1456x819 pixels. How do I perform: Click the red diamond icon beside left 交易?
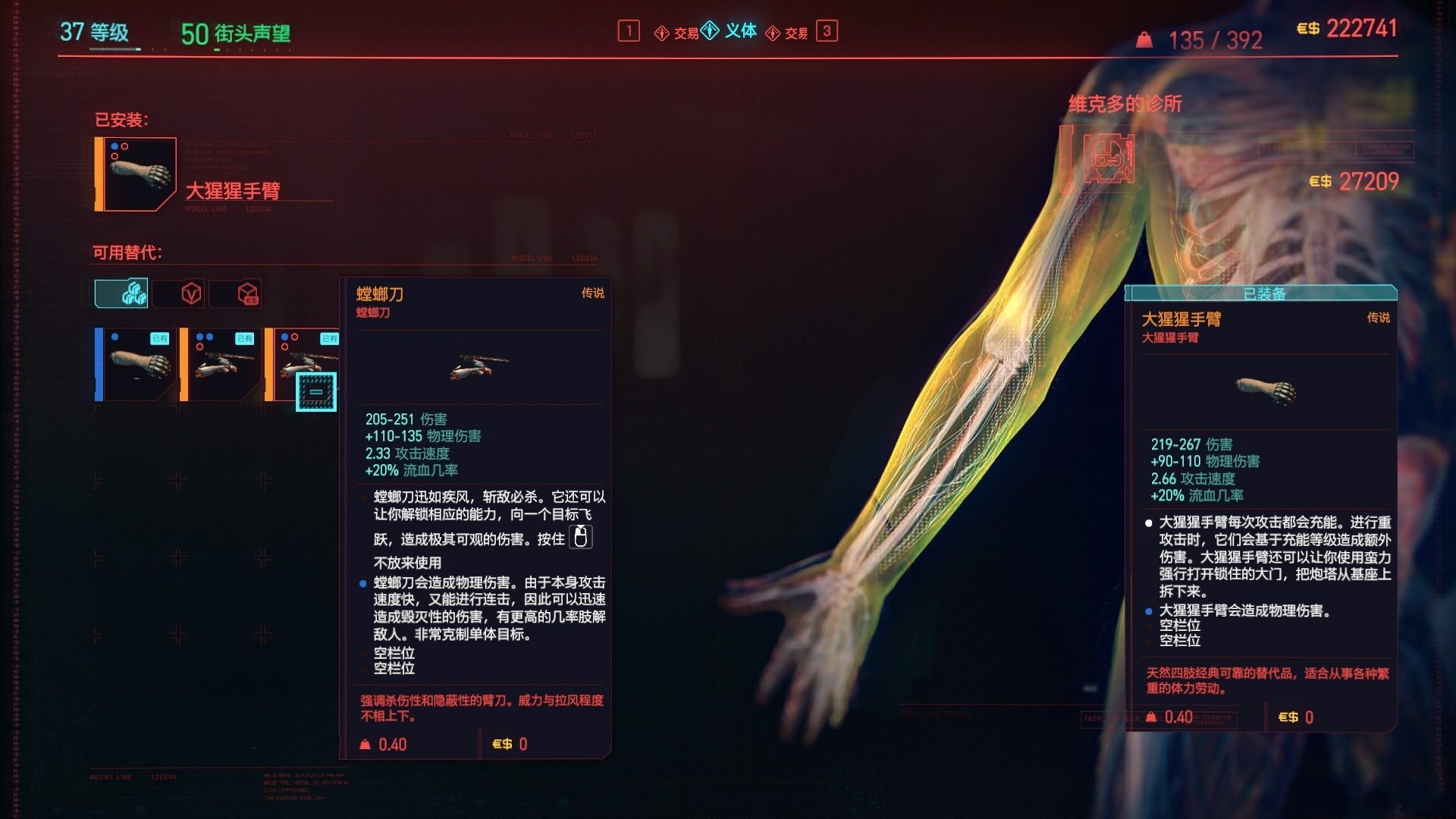(661, 31)
